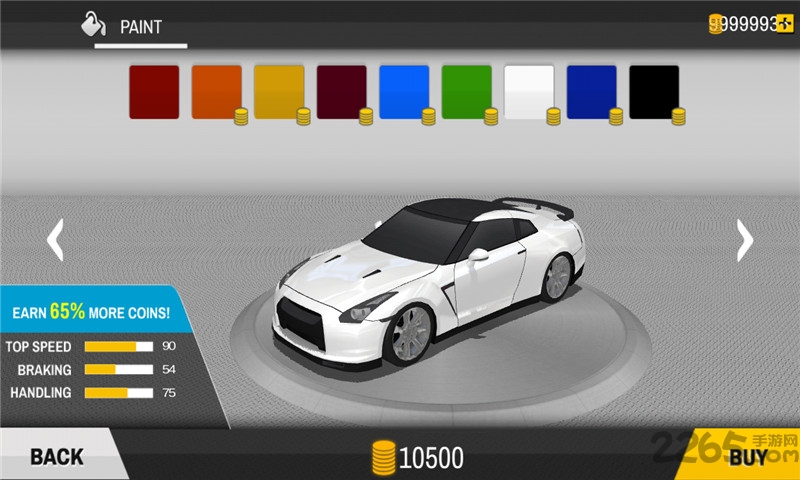800x480 pixels.
Task: Select the maroon paint color
Action: [341, 92]
